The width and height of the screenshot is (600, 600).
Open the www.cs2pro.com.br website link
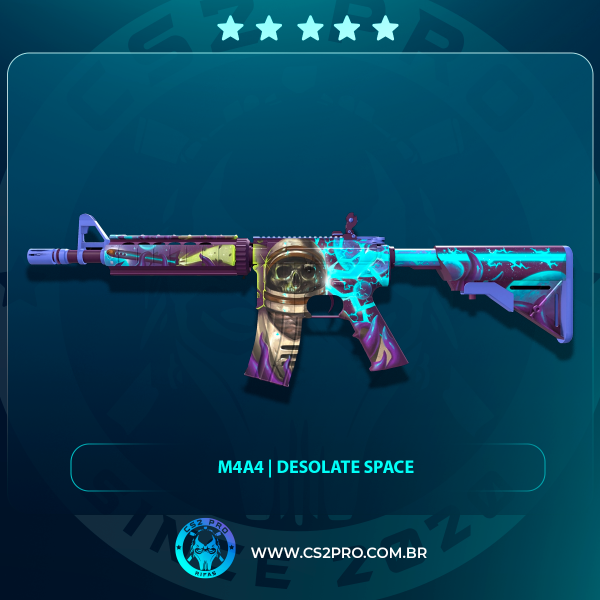339,553
